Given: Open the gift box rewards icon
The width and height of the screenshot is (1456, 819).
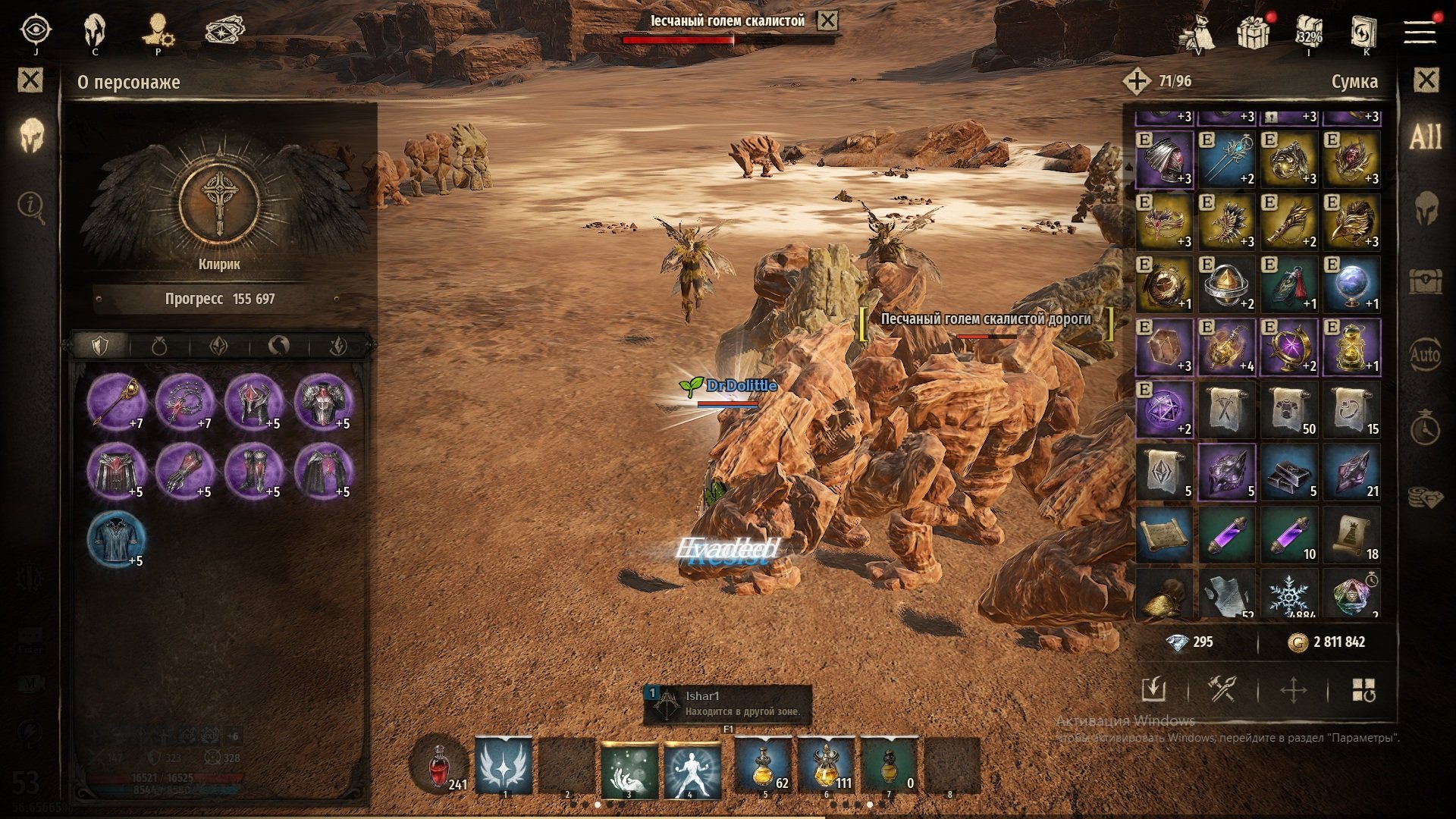Looking at the screenshot, I should (1254, 32).
